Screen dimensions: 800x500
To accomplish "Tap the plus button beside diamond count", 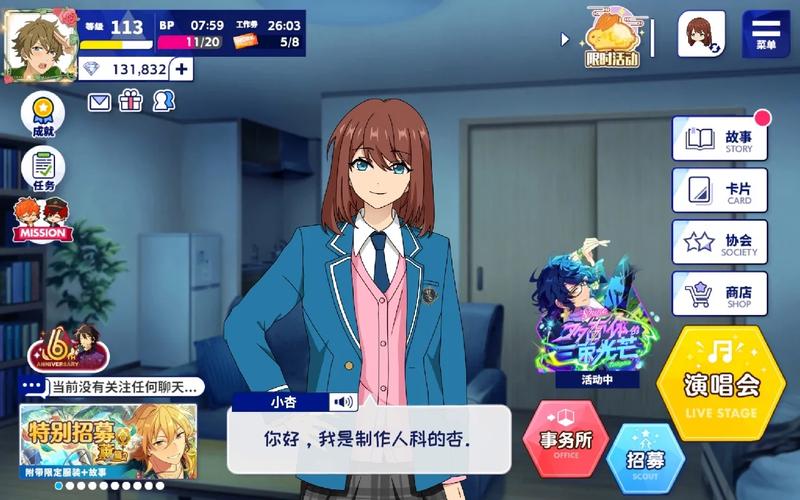I will [x=182, y=69].
